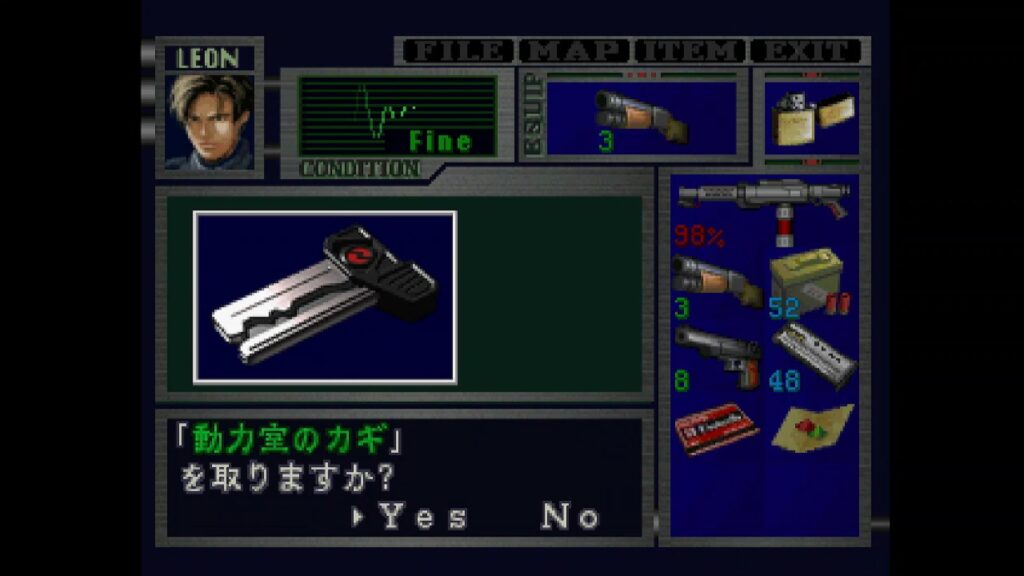The width and height of the screenshot is (1024, 576).
Task: Select the red ink ribbon item
Action: [x=714, y=428]
